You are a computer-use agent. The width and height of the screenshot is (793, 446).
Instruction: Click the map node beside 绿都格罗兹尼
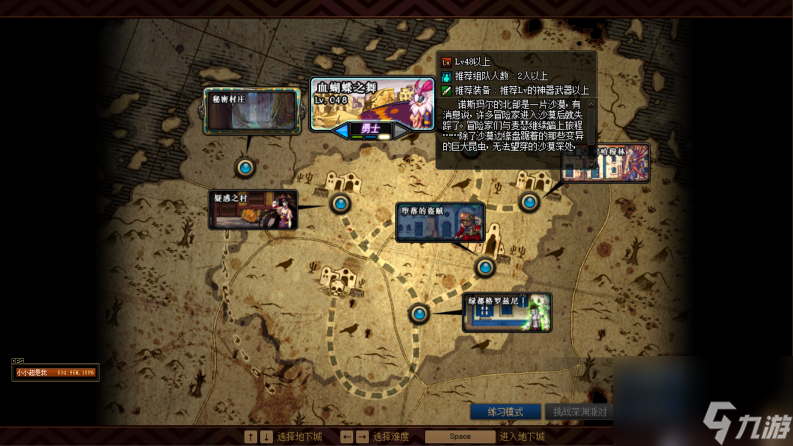coord(419,314)
